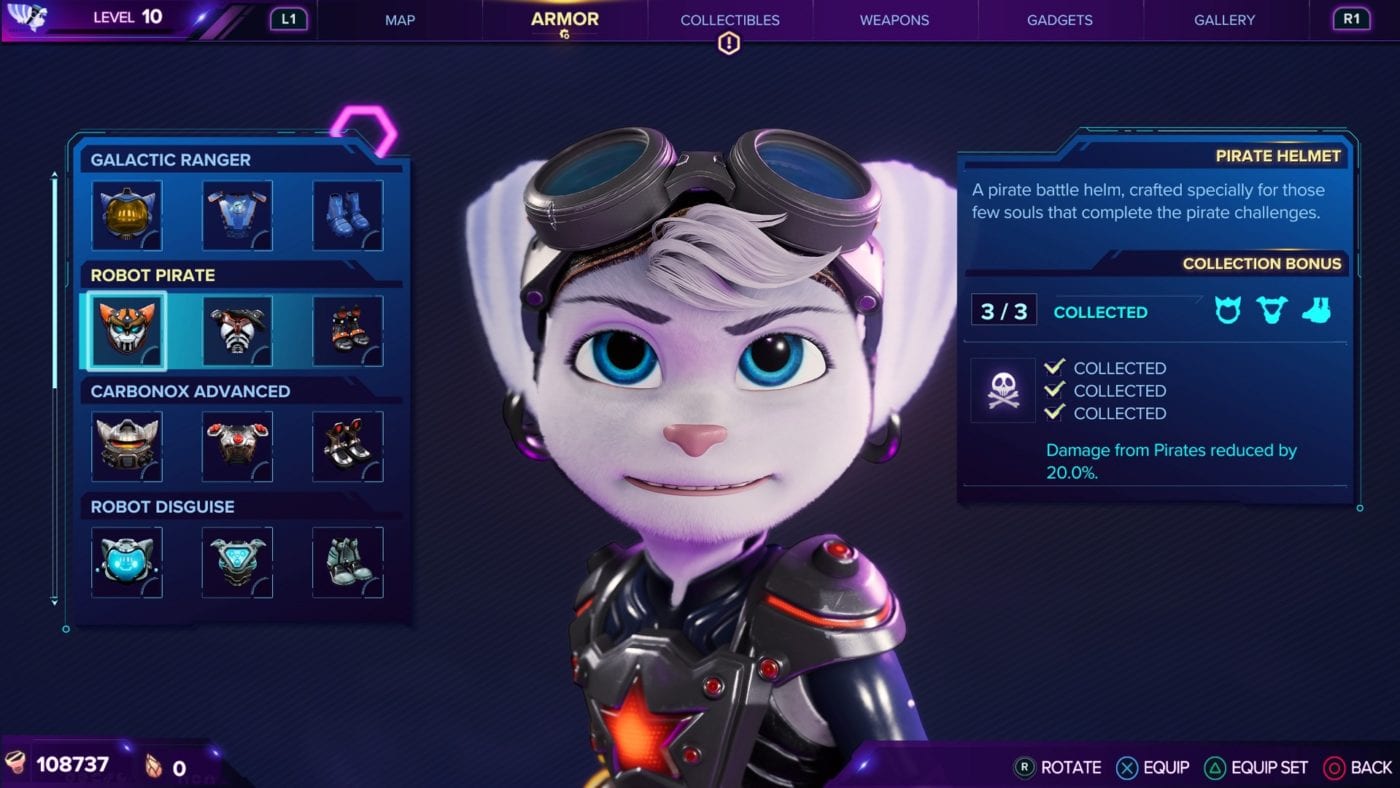Select the Robot Pirate helmet slot
The image size is (1400, 788).
coord(127,330)
